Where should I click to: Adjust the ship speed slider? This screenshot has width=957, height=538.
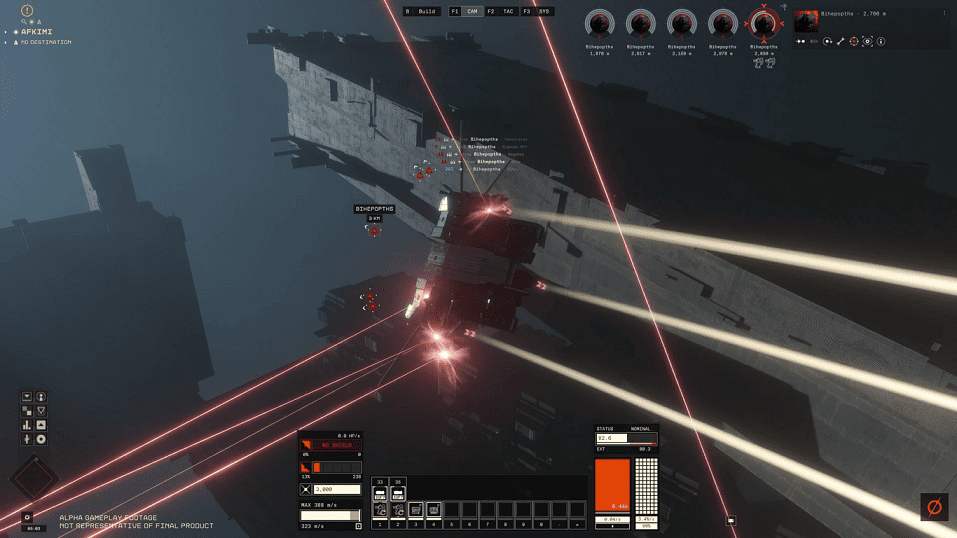pyautogui.click(x=330, y=516)
